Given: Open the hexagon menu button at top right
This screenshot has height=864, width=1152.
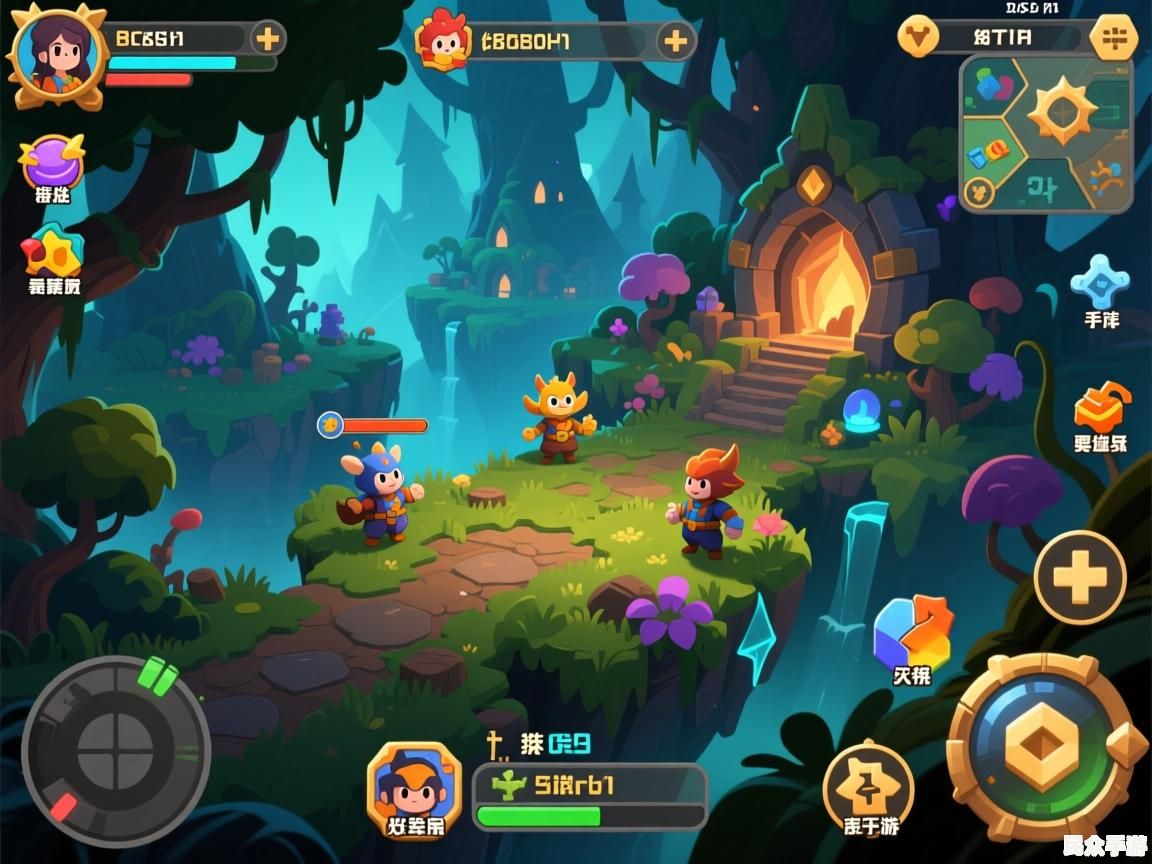Looking at the screenshot, I should (x=1112, y=38).
